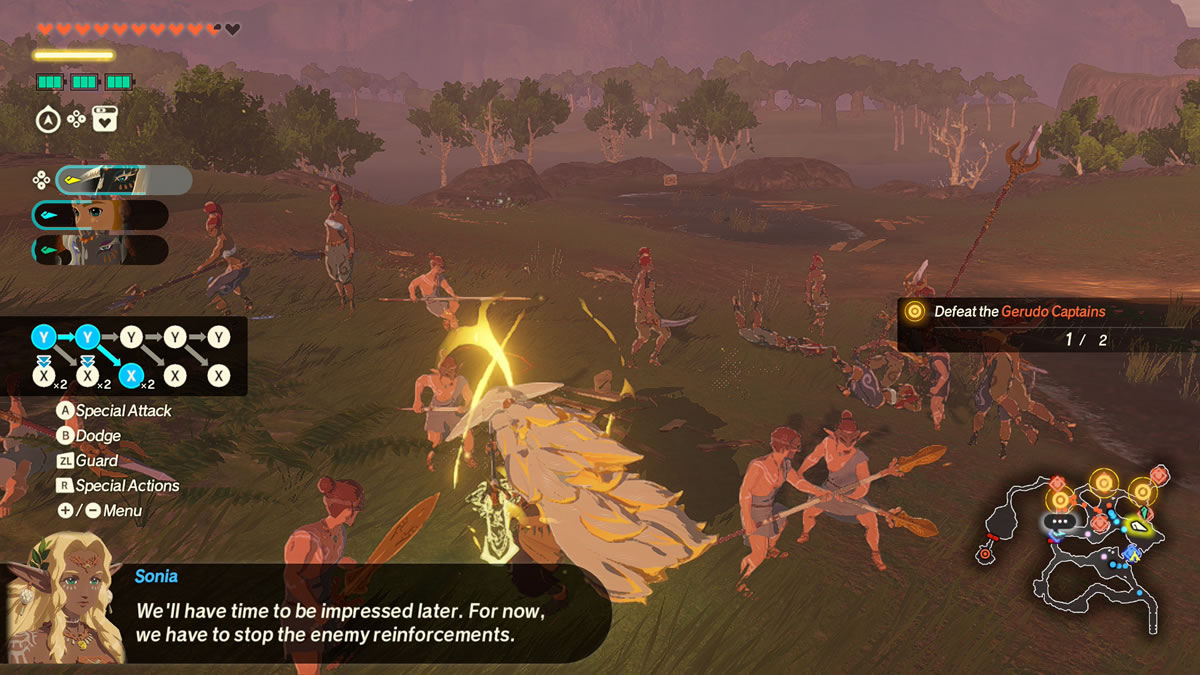
Task: Open the heart item pouch icon
Action: point(105,120)
